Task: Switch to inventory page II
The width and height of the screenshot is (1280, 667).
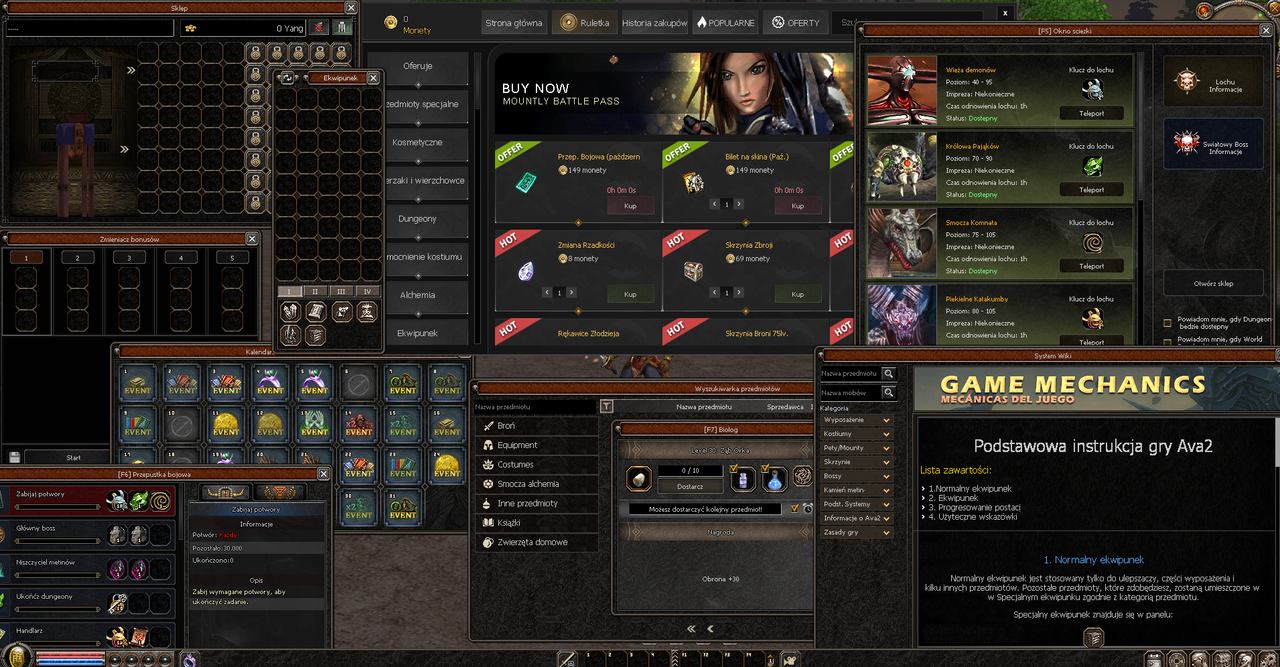Action: point(315,291)
